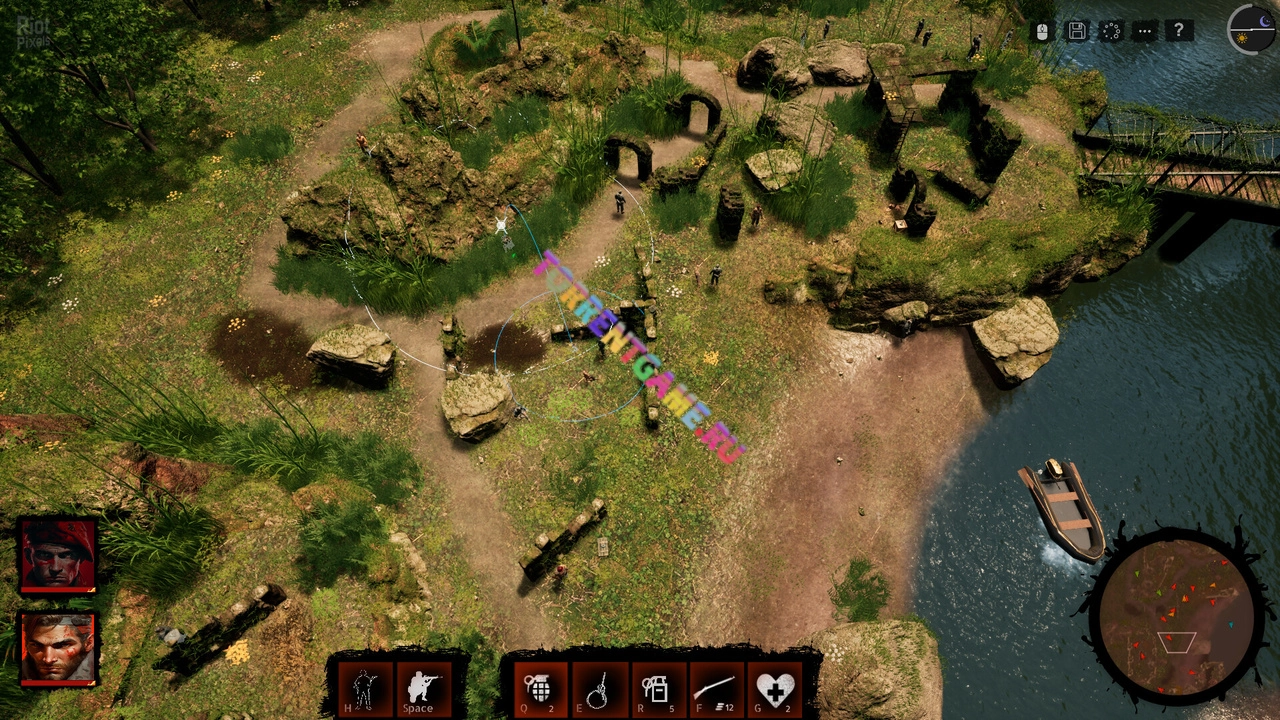The image size is (1280, 720).
Task: Click the circular minimap
Action: [x=1176, y=615]
